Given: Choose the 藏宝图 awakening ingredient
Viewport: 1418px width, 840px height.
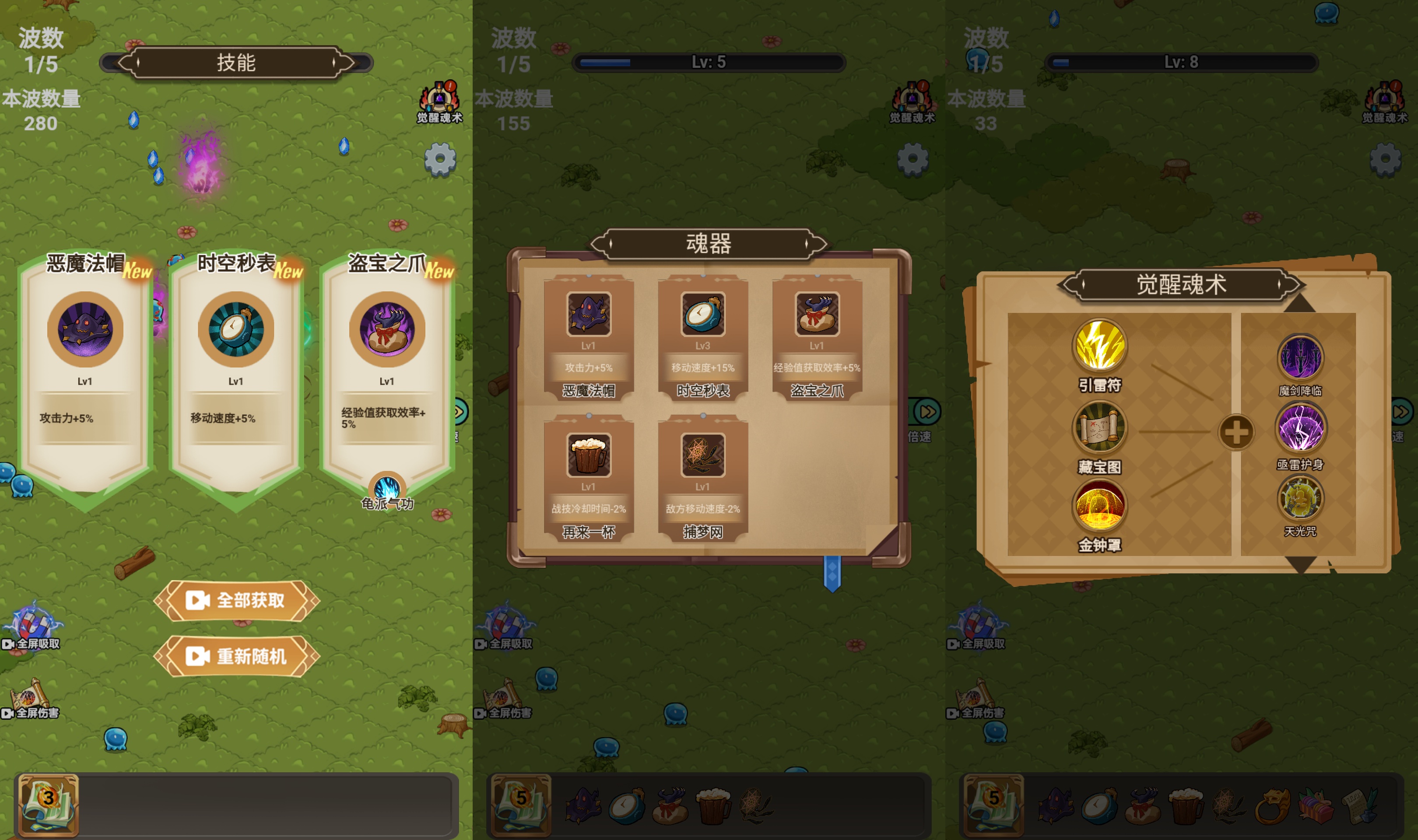Looking at the screenshot, I should (1099, 428).
